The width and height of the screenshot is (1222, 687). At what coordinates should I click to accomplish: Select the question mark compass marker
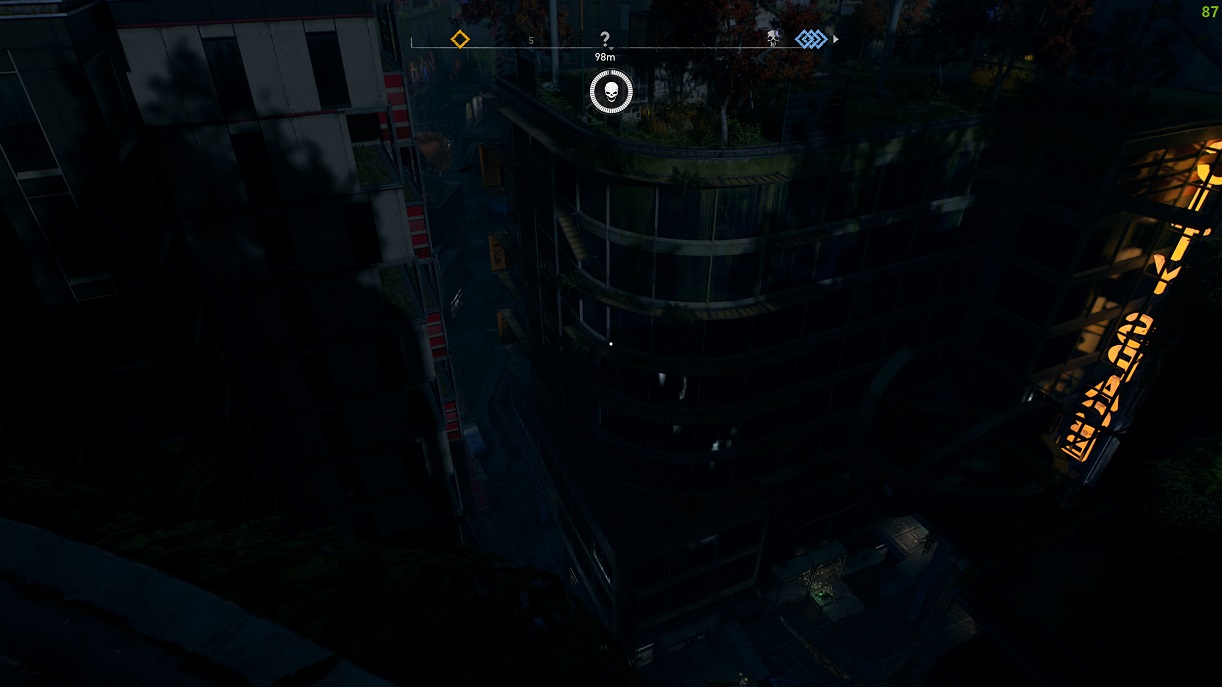605,39
